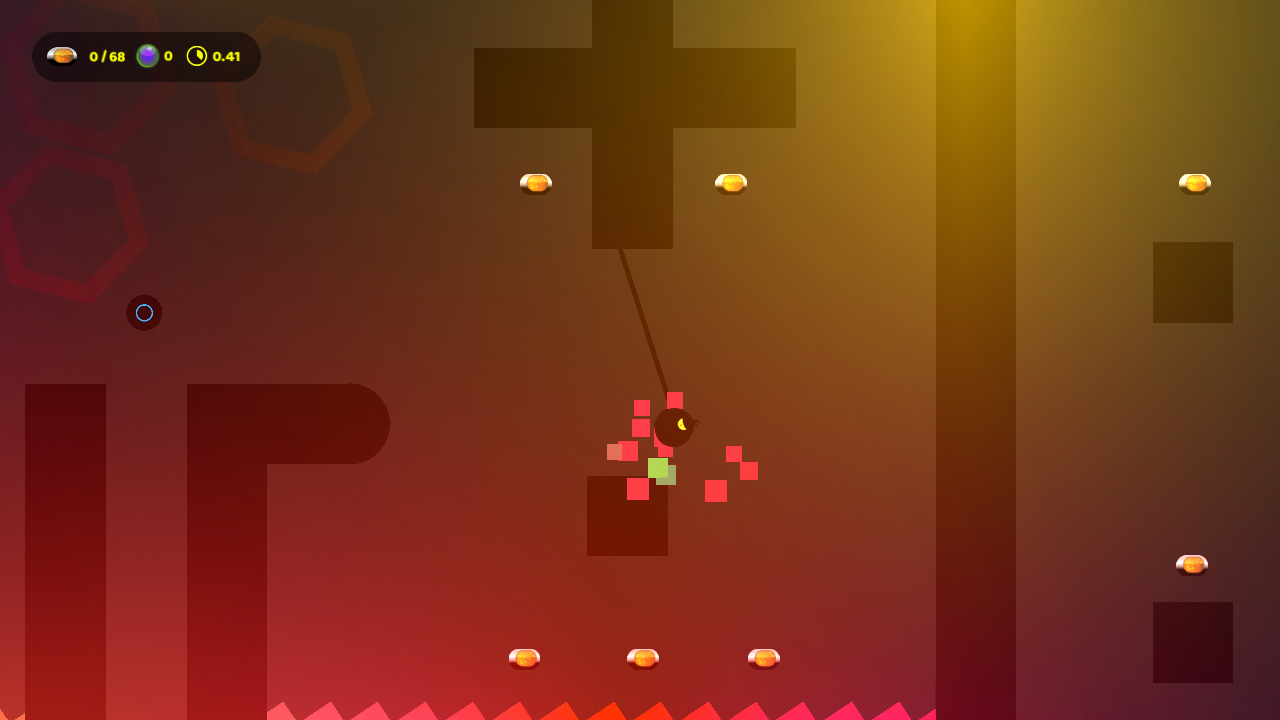The image size is (1280, 720).
Task: Click the candy icon in the HUD counter
Action: click(62, 56)
